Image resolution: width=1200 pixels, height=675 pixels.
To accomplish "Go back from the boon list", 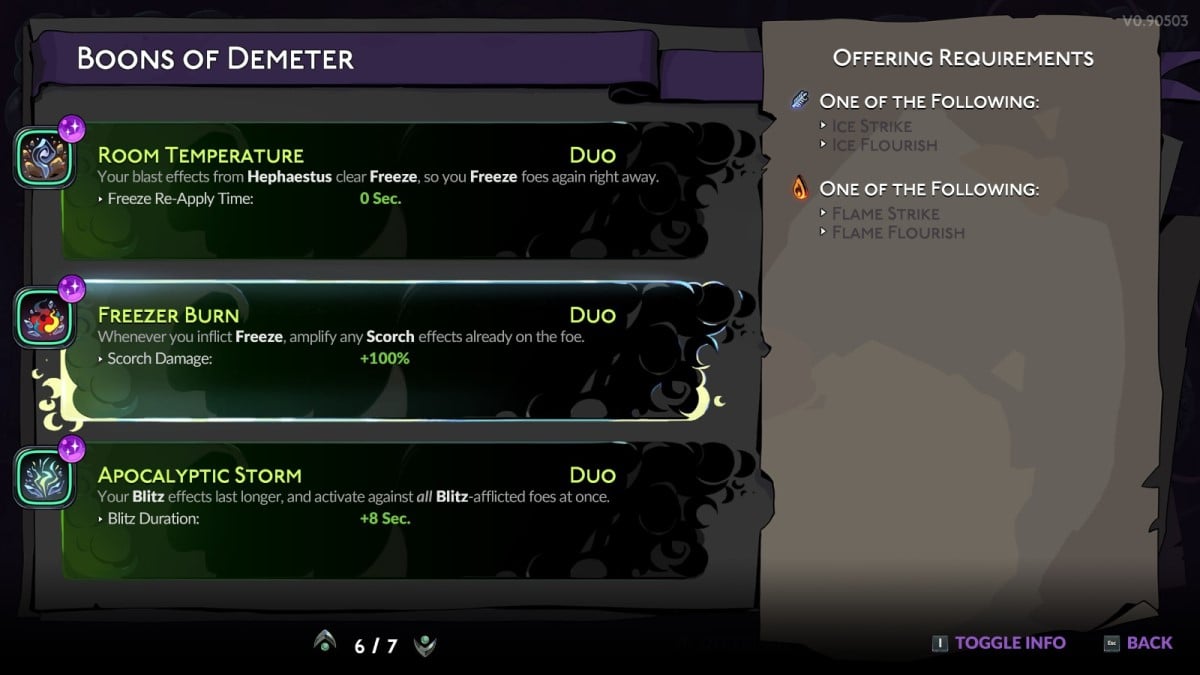I will [x=1138, y=643].
